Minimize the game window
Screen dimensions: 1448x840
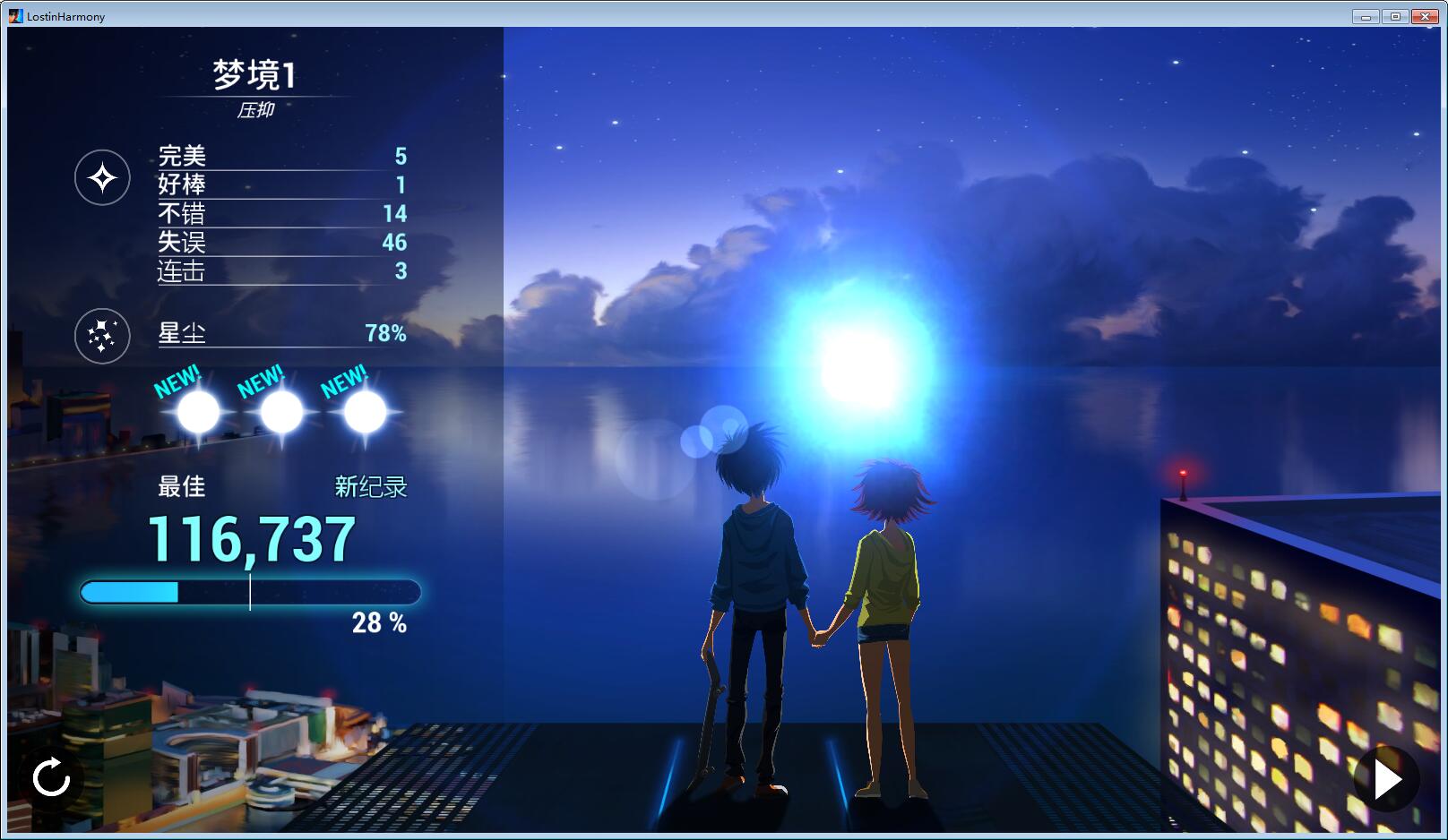click(x=1366, y=16)
